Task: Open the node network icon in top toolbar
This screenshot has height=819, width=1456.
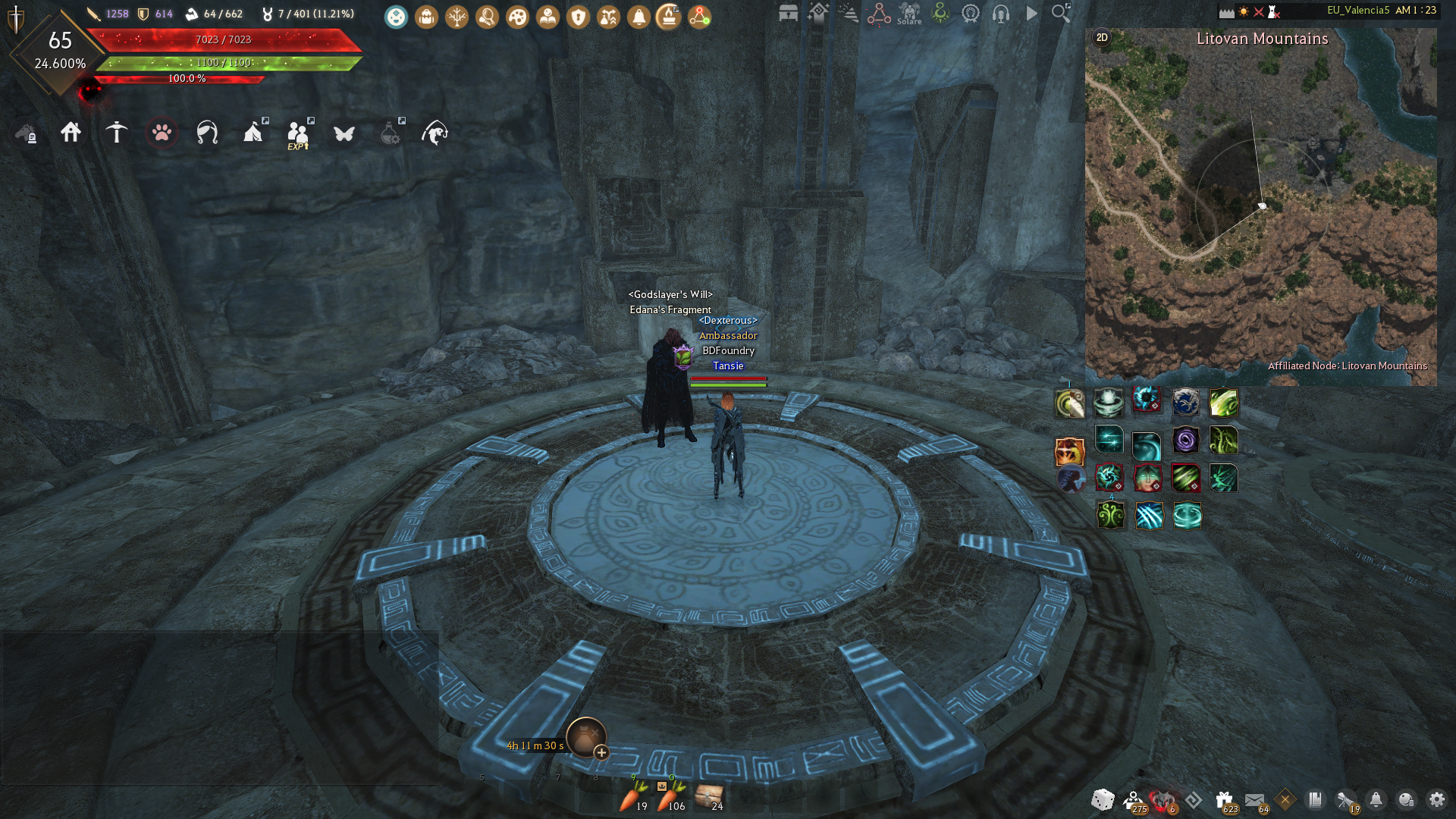Action: coord(699,17)
